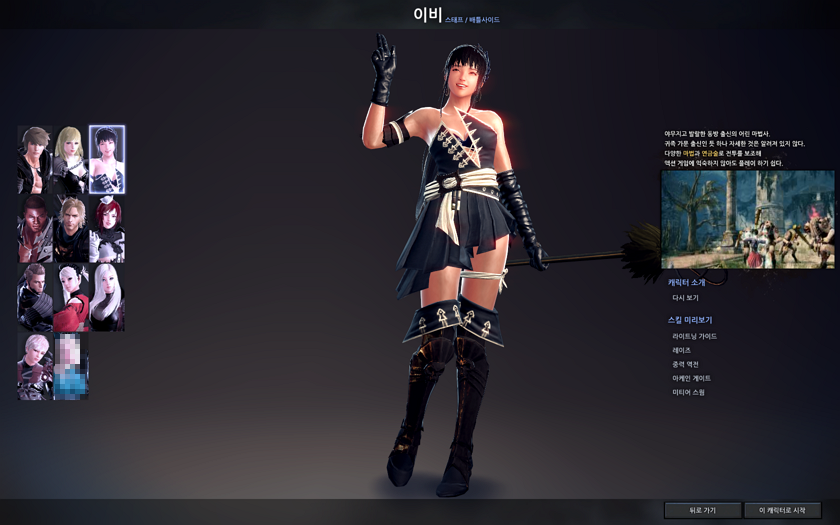Pick the highlighted black-haired Evie portrait
The image size is (840, 525).
[x=107, y=159]
